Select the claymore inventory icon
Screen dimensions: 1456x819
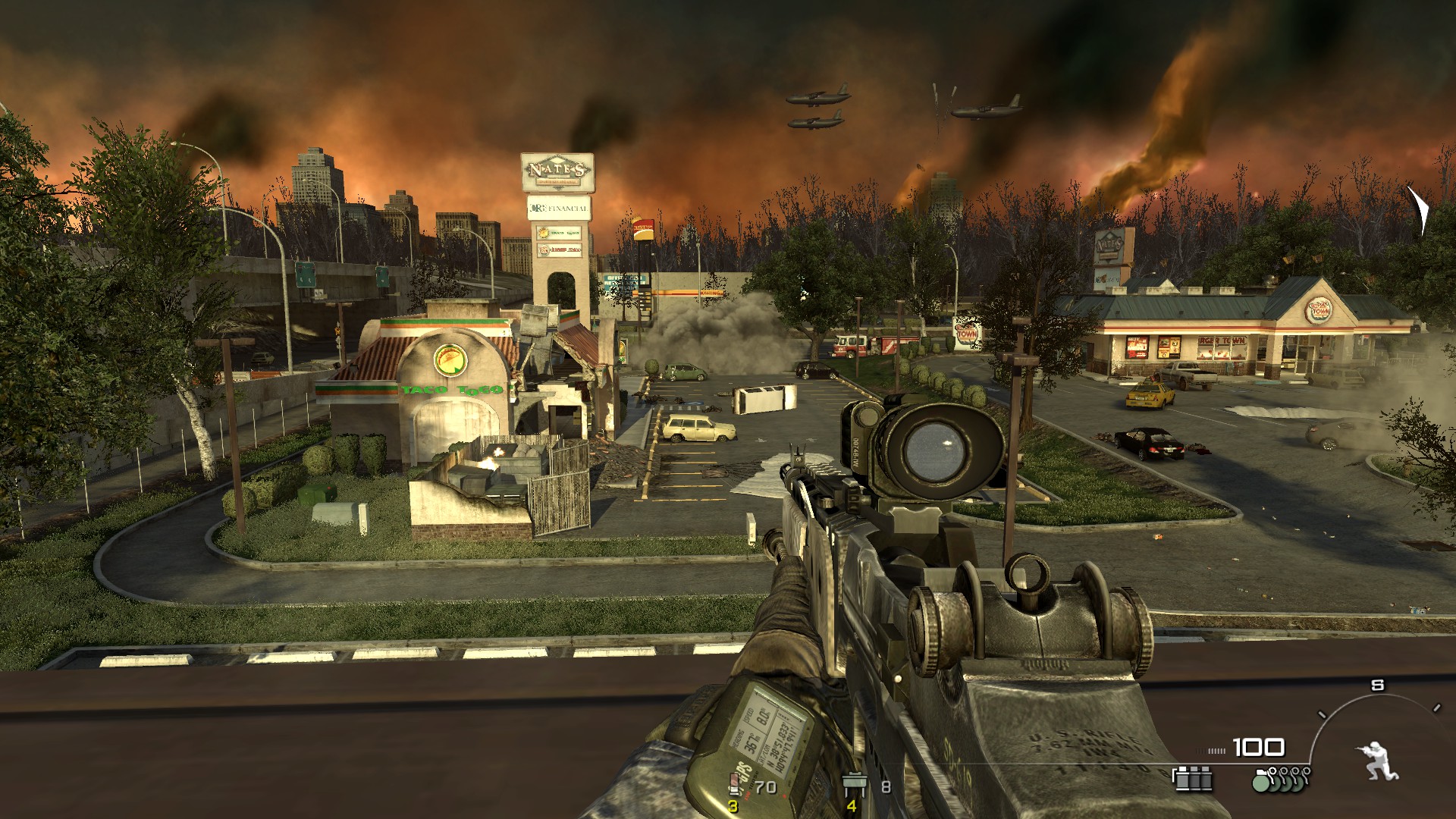coord(855,784)
